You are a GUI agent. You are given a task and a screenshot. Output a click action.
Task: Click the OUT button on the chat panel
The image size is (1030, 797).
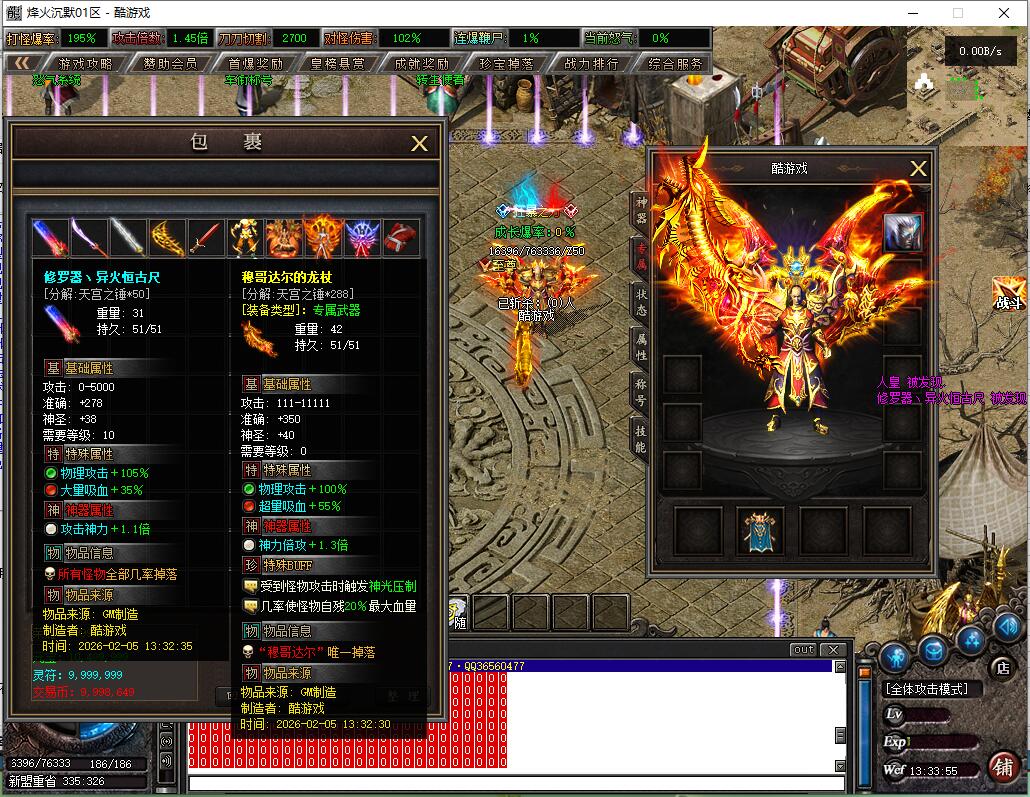[803, 650]
